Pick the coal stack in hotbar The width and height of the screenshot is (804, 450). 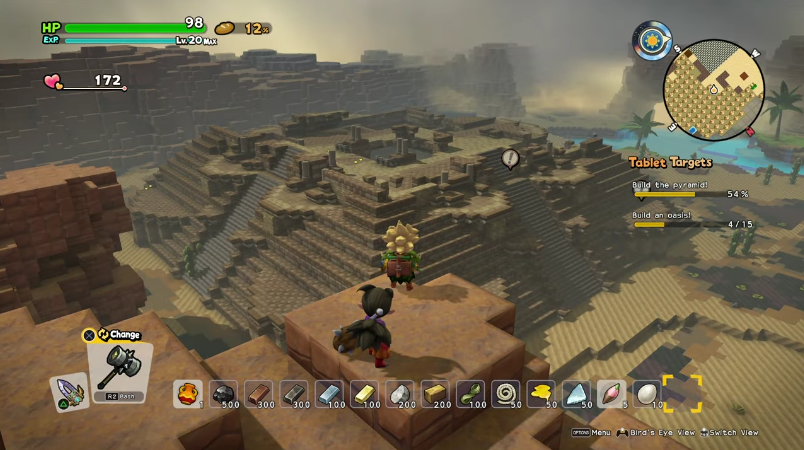(x=223, y=394)
